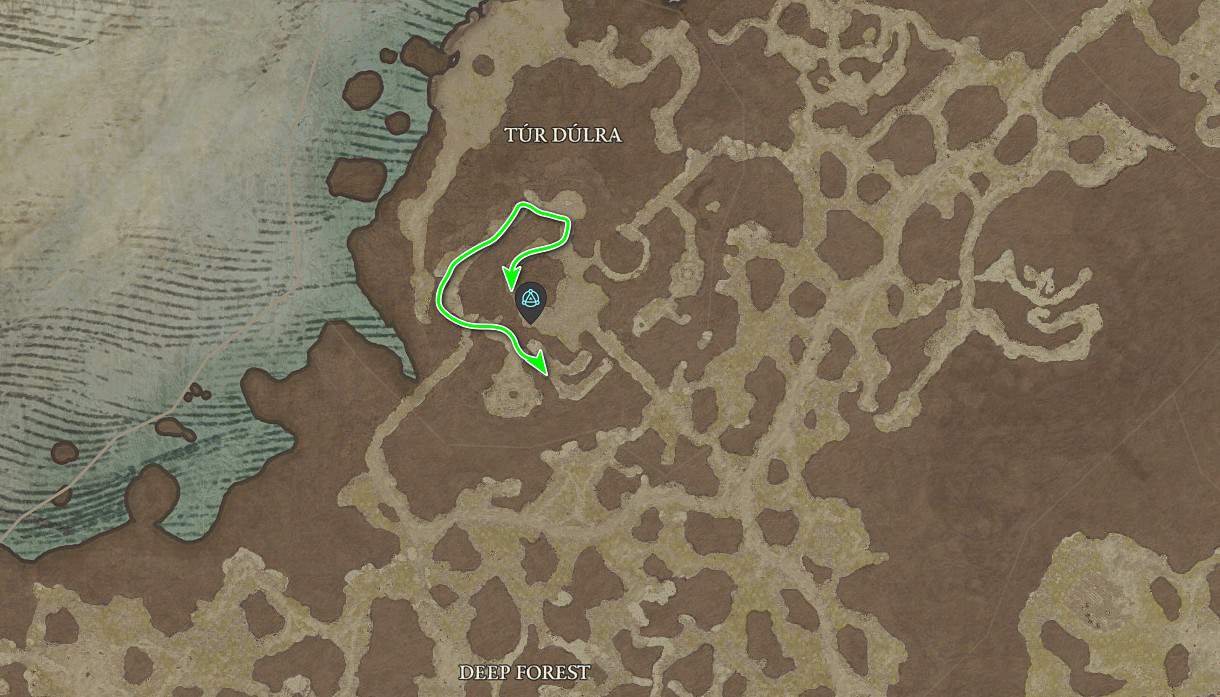The height and width of the screenshot is (697, 1220).
Task: Select the Túr Dúlra stronghold map marker
Action: click(x=530, y=301)
